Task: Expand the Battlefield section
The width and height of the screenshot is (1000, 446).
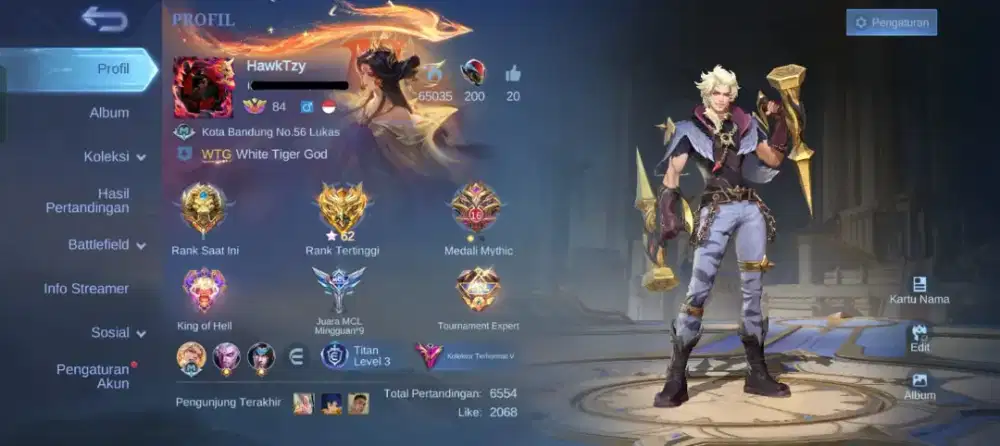Action: pyautogui.click(x=106, y=245)
